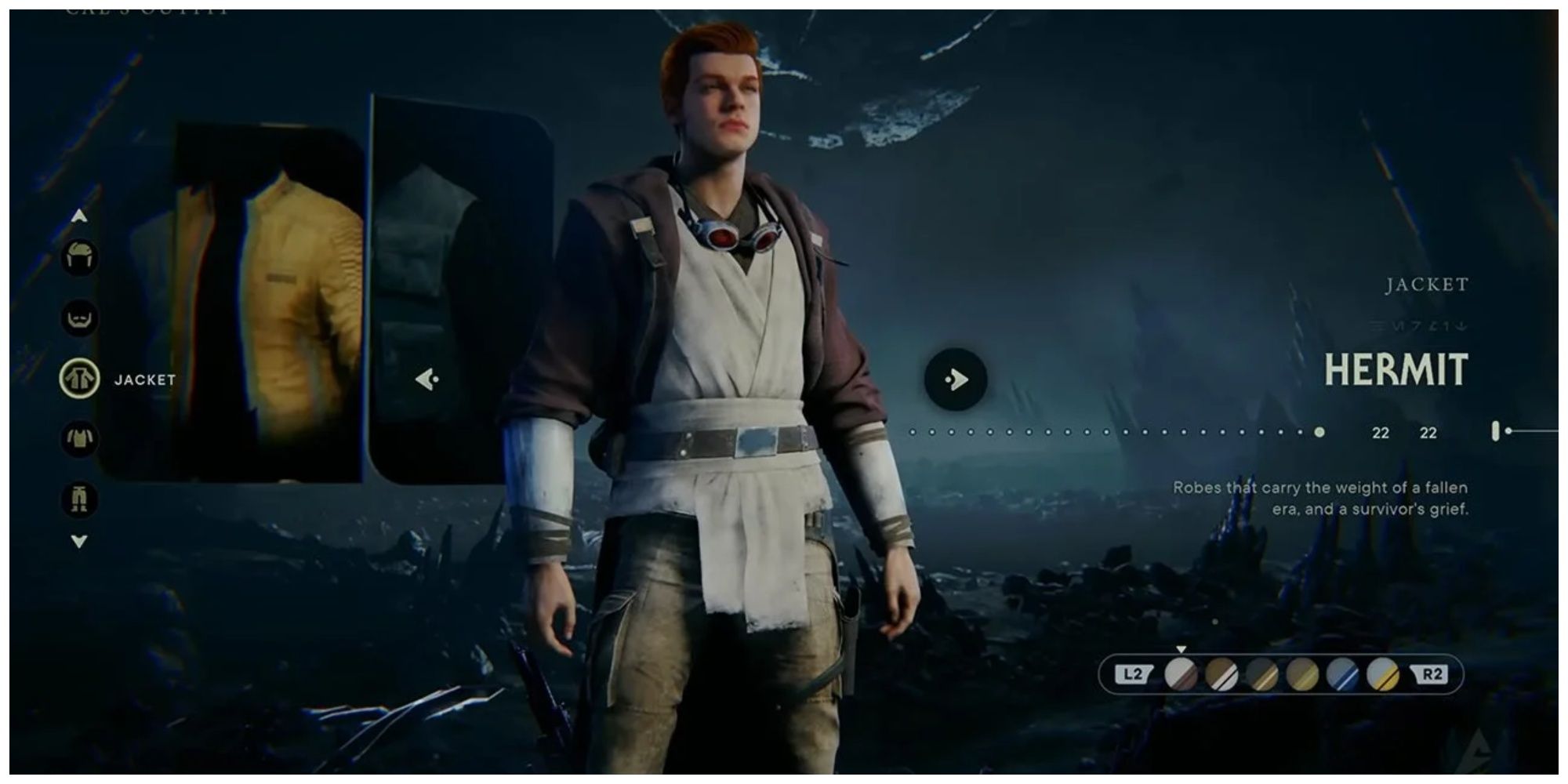This screenshot has height=784, width=1568.
Task: Open the pants customization category
Action: point(81,498)
